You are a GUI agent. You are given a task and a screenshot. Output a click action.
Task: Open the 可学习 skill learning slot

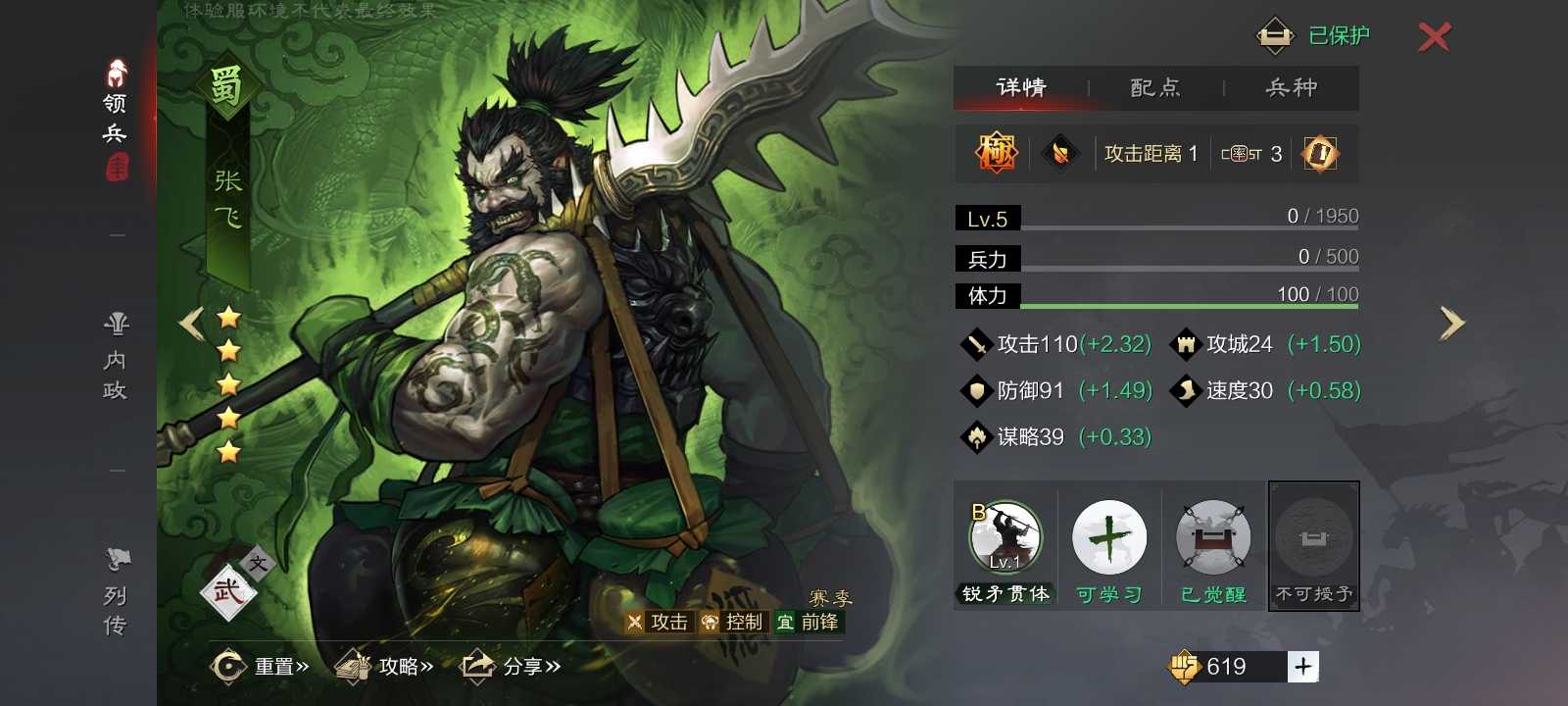(x=1109, y=537)
